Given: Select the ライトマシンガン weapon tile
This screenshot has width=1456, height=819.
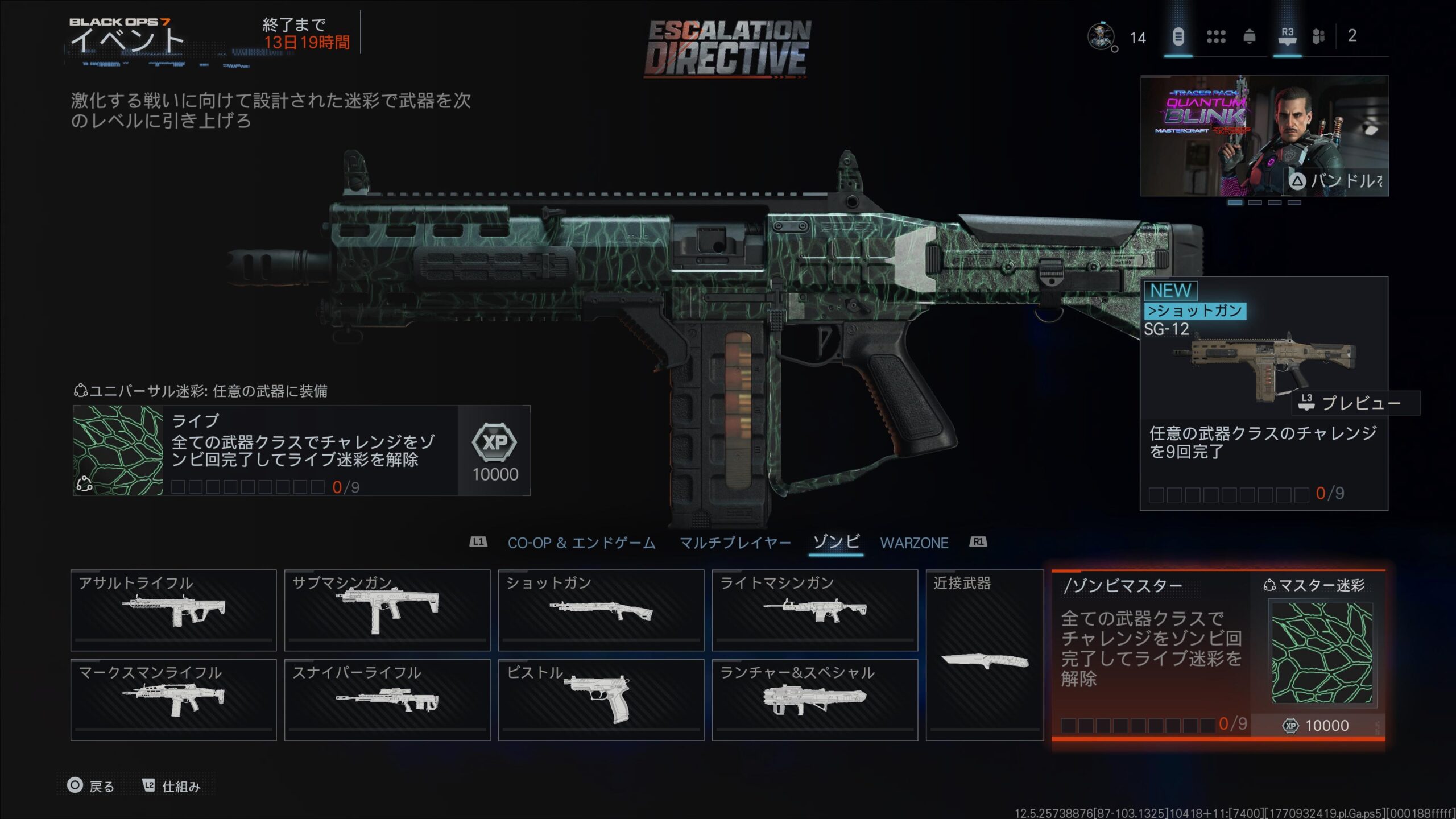Looking at the screenshot, I should (814, 610).
